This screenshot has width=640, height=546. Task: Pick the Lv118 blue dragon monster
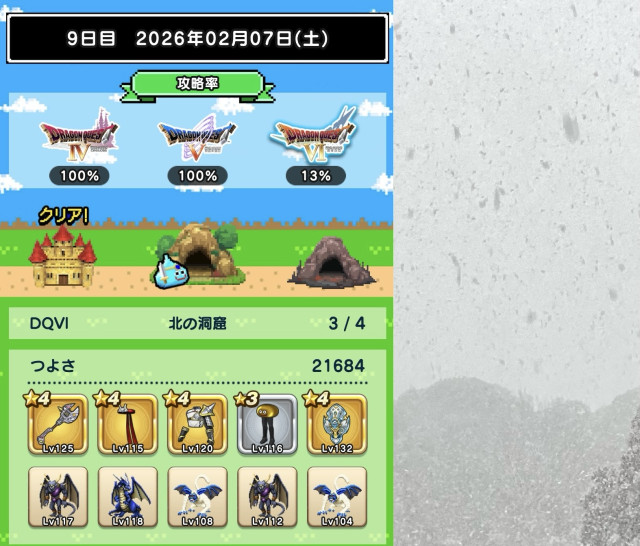(128, 497)
